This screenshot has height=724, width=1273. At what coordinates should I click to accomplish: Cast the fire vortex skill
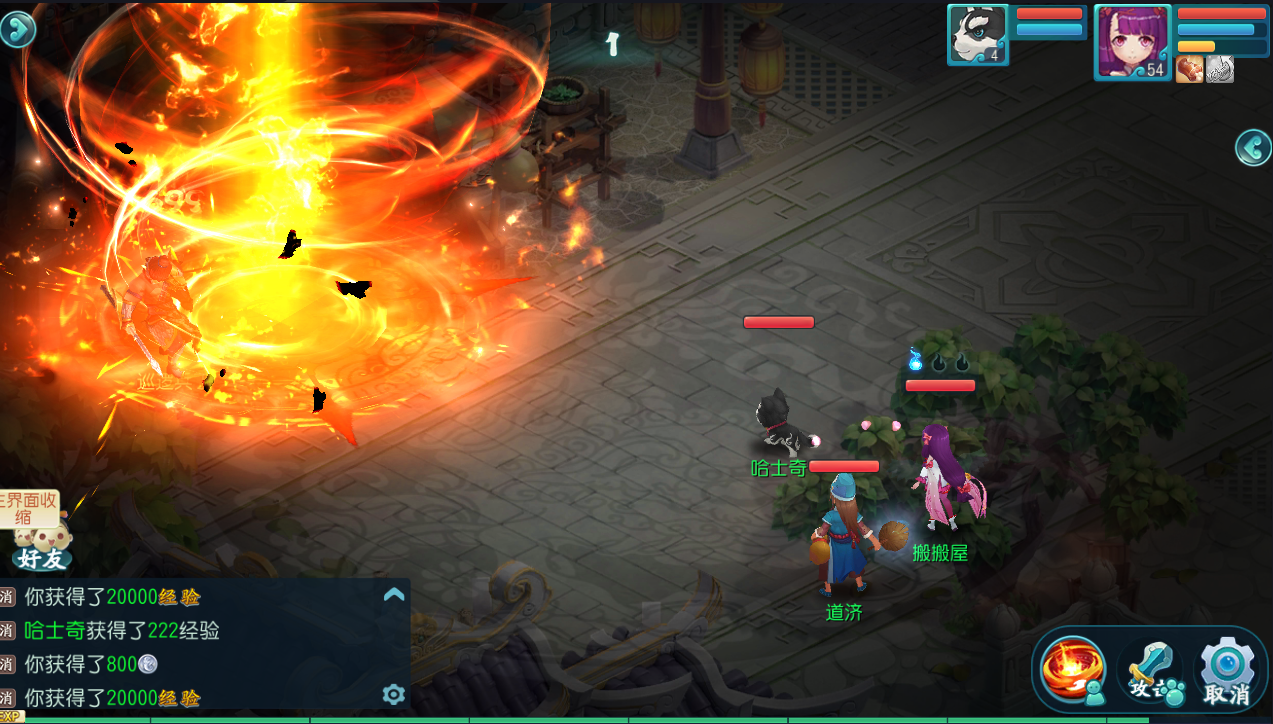coord(1073,667)
